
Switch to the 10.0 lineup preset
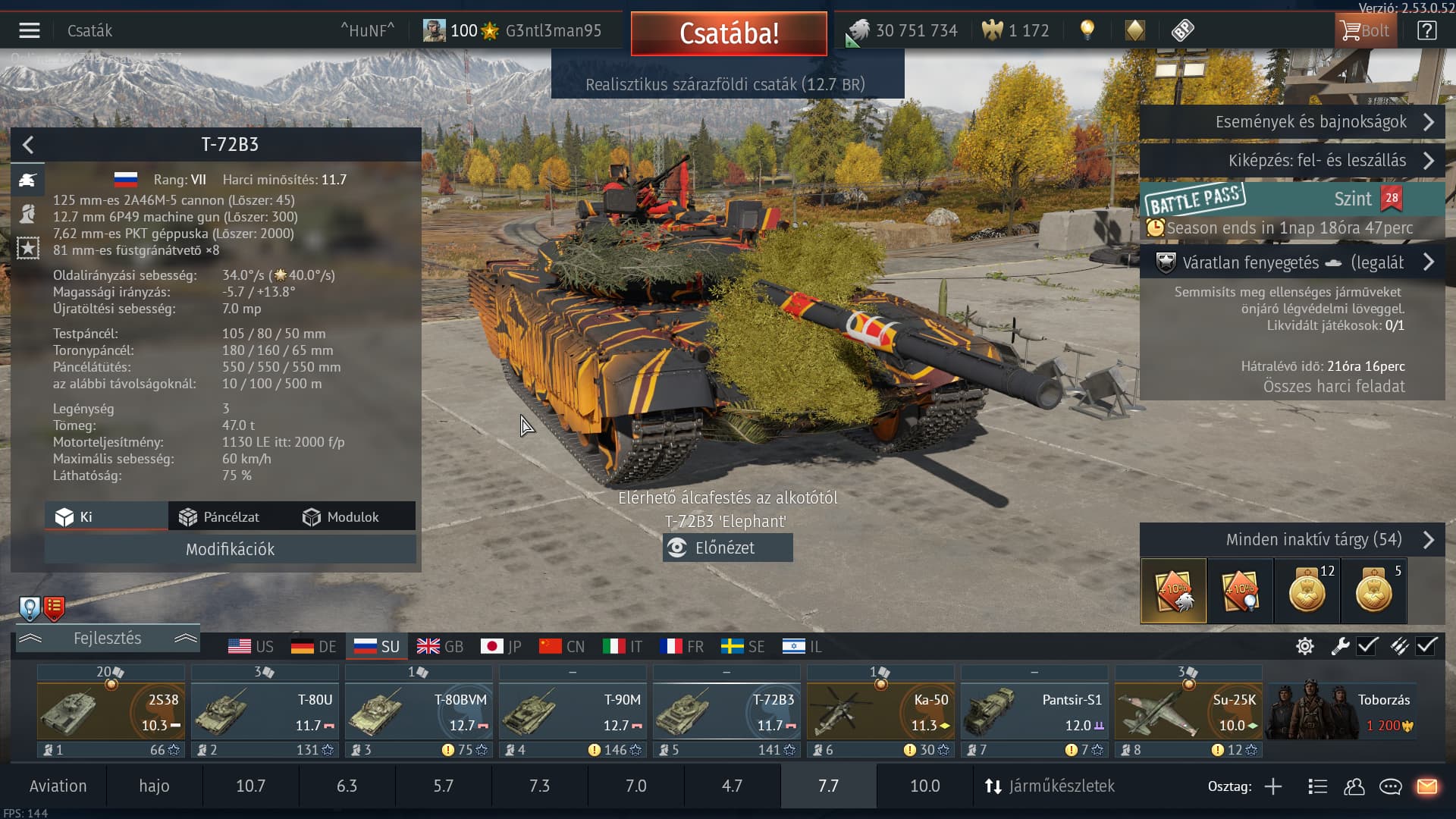(924, 786)
